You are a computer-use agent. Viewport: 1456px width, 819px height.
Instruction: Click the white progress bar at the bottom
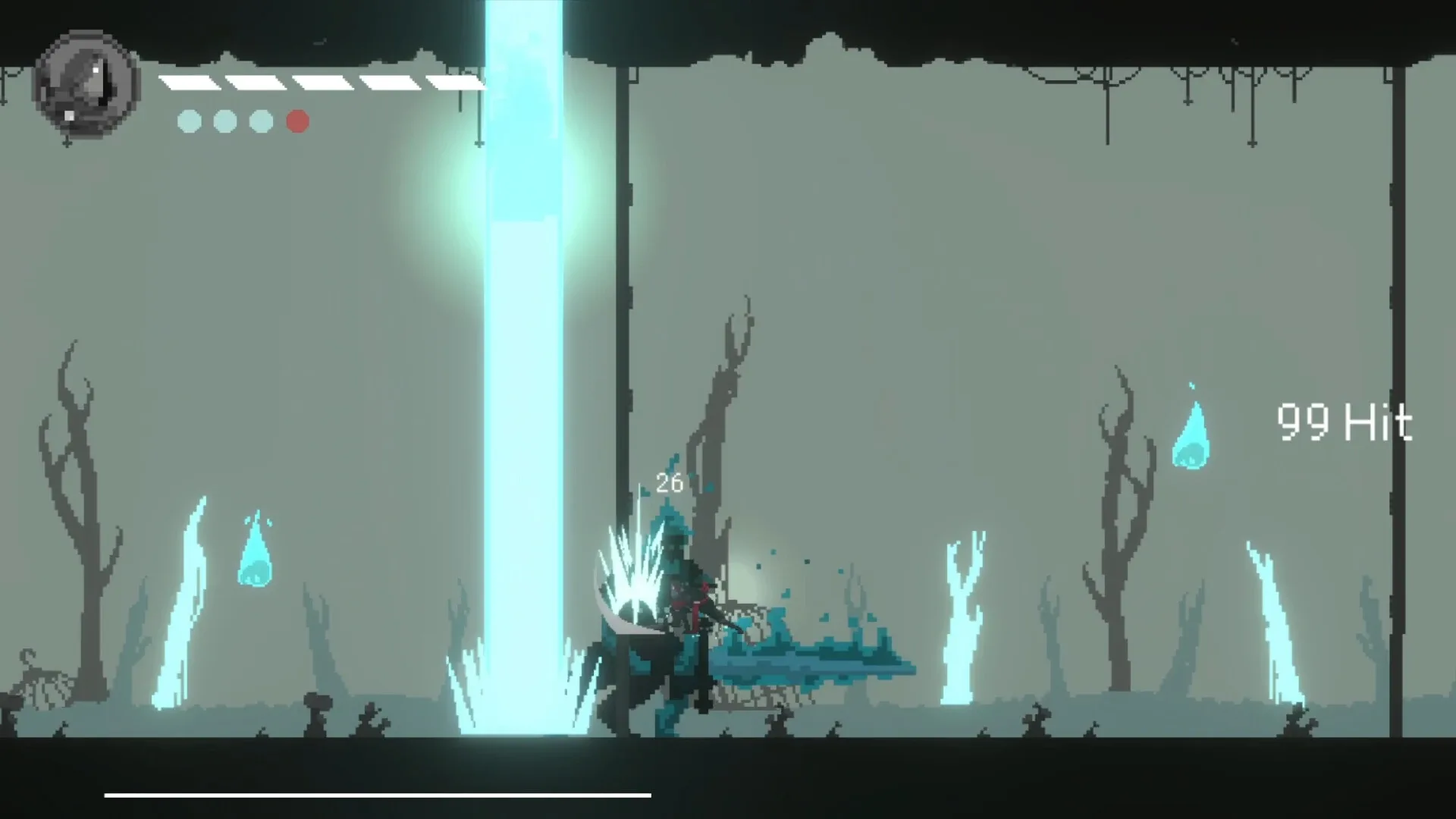coord(379,794)
